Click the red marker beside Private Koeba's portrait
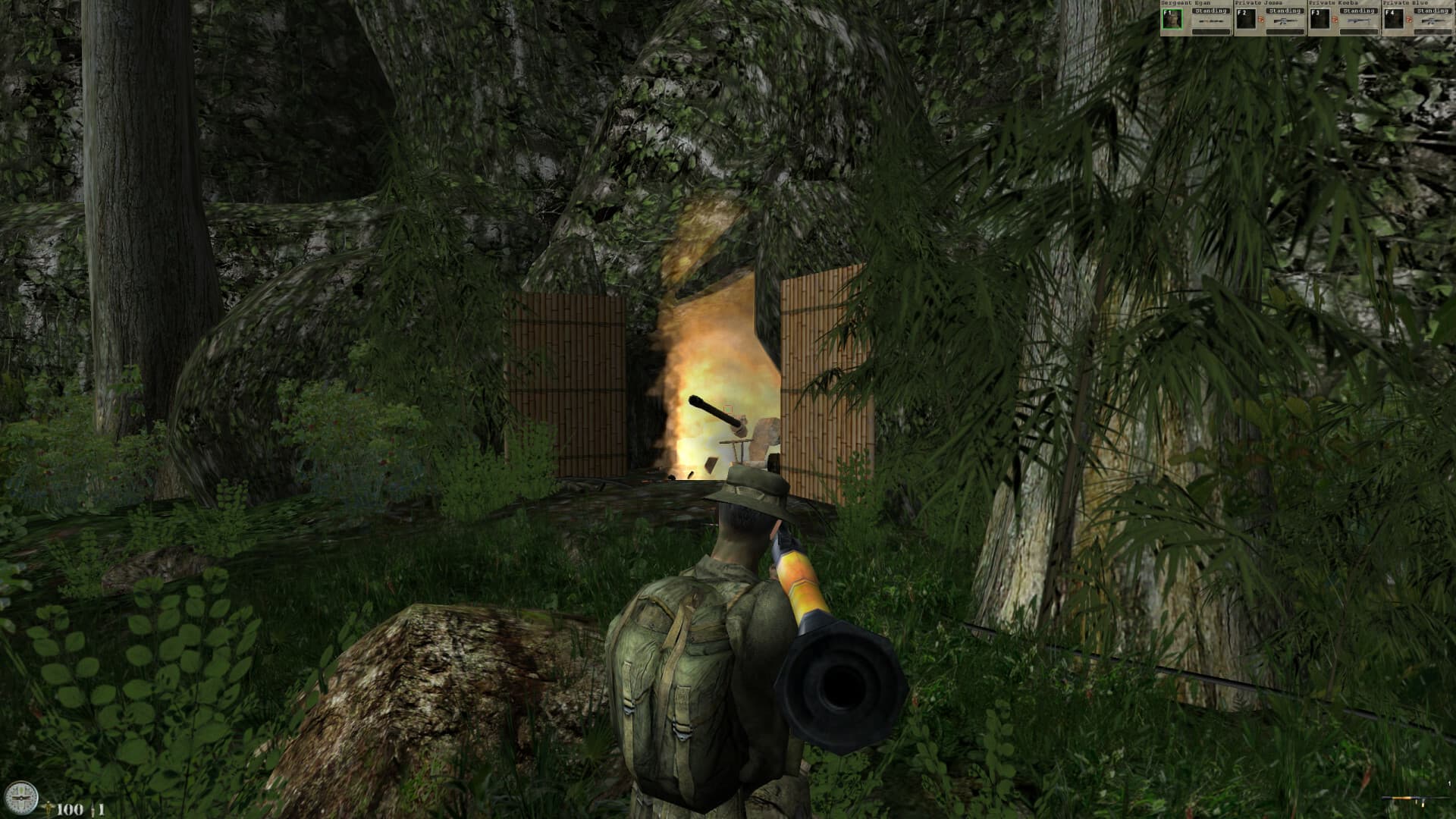This screenshot has height=819, width=1456. [1335, 20]
